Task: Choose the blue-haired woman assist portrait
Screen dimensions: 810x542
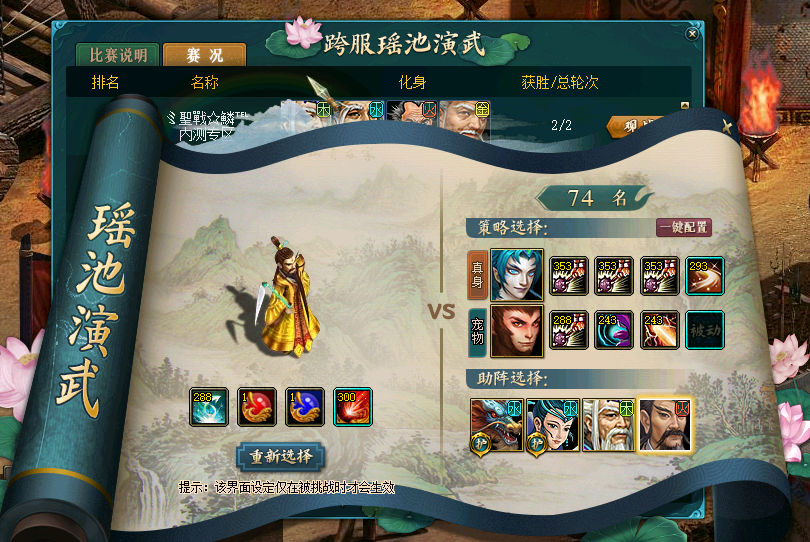Action: pyautogui.click(x=553, y=425)
